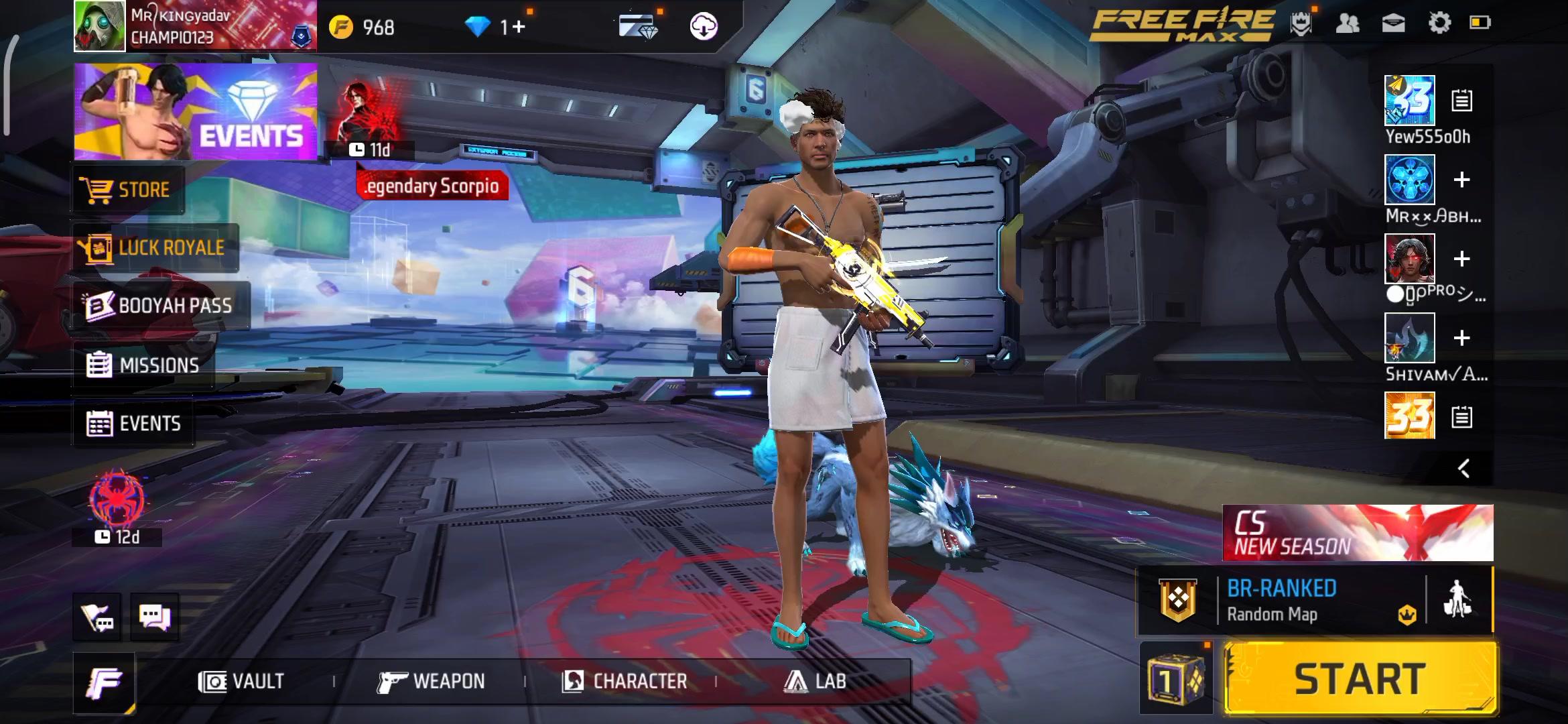Open the Missions list
Viewport: 1568px width, 724px height.
(143, 365)
